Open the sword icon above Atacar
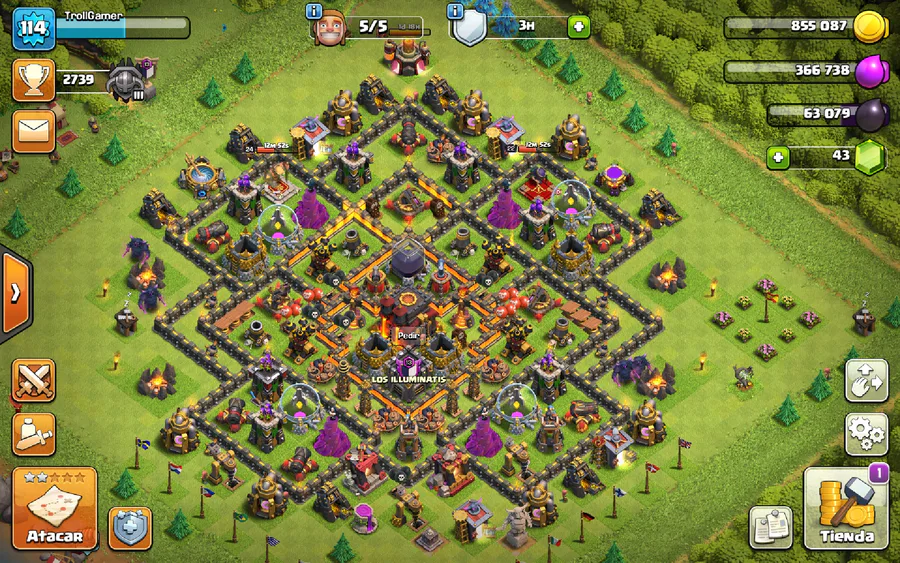Image resolution: width=900 pixels, height=563 pixels. (x=33, y=434)
